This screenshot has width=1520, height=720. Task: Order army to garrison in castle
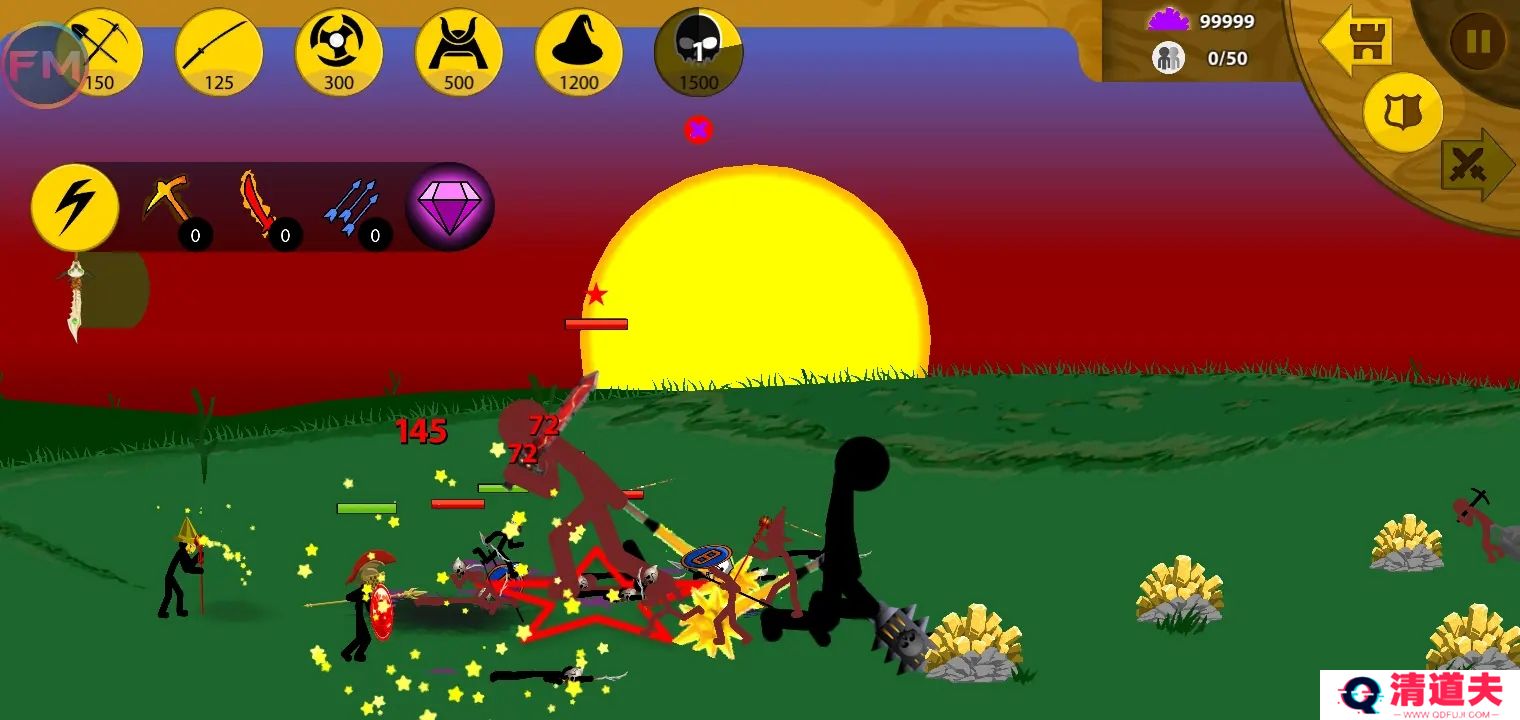(x=1359, y=40)
